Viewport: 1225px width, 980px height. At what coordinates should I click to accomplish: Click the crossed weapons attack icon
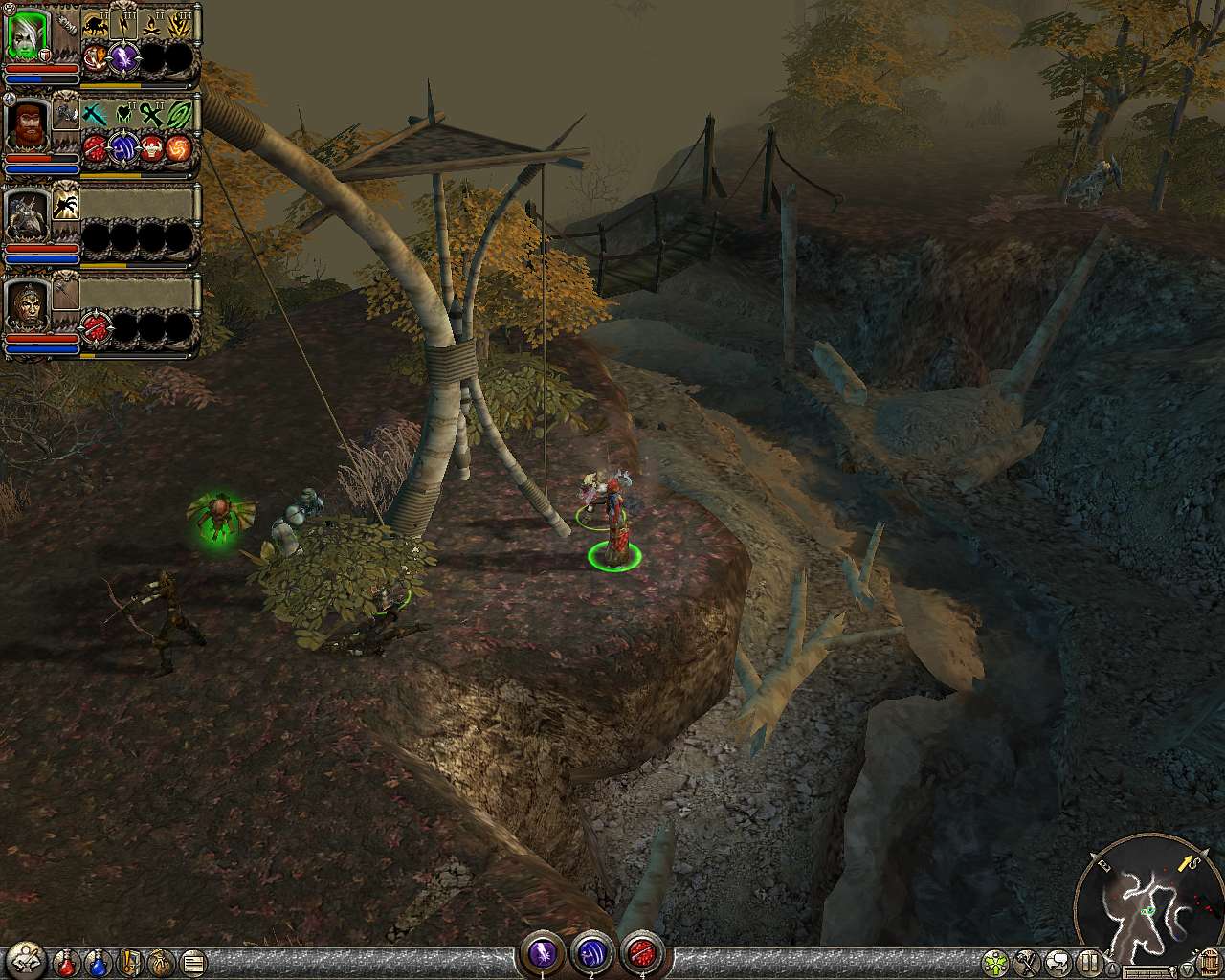pyautogui.click(x=1027, y=961)
